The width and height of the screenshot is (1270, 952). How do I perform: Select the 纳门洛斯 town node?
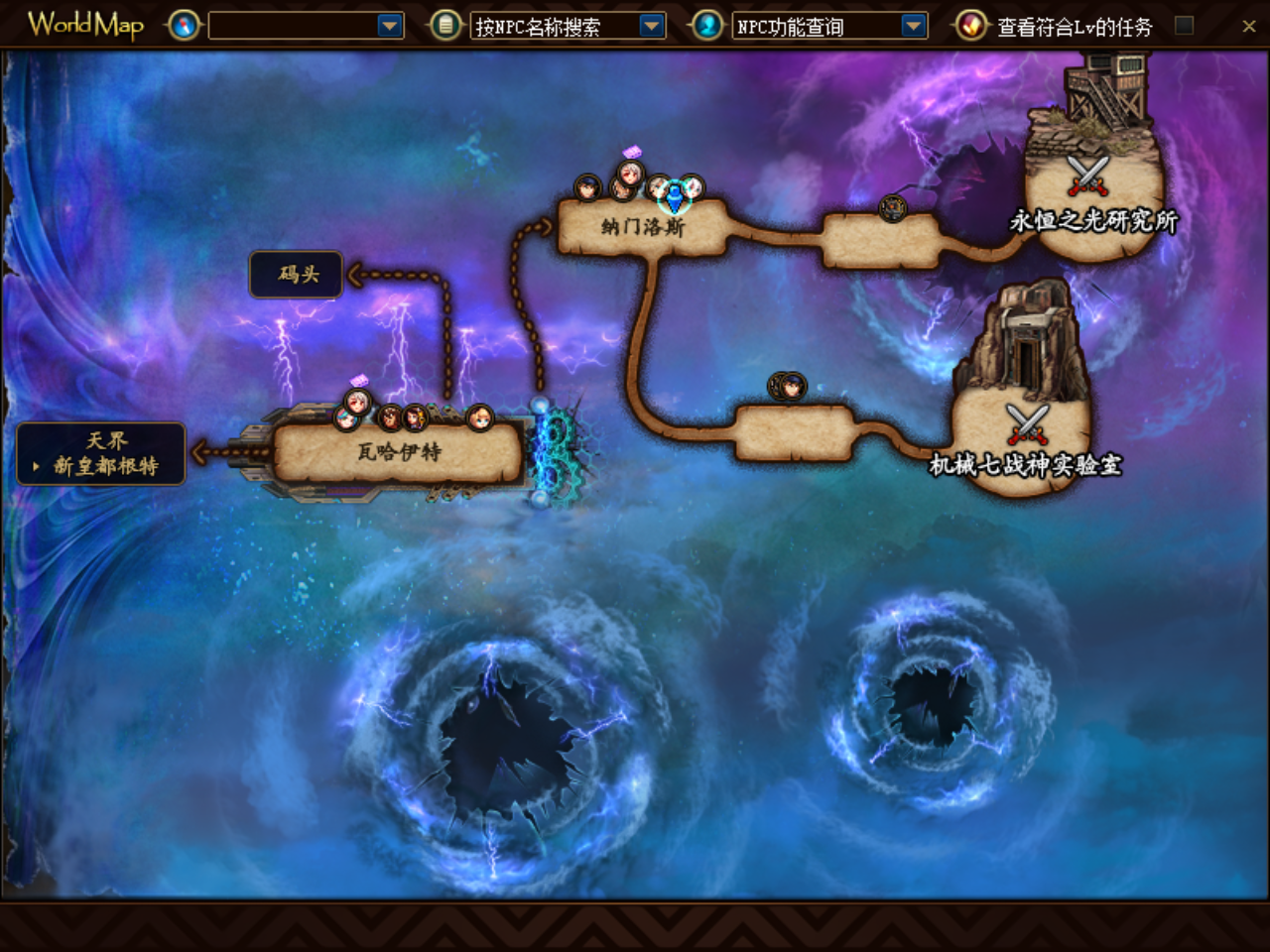(643, 228)
